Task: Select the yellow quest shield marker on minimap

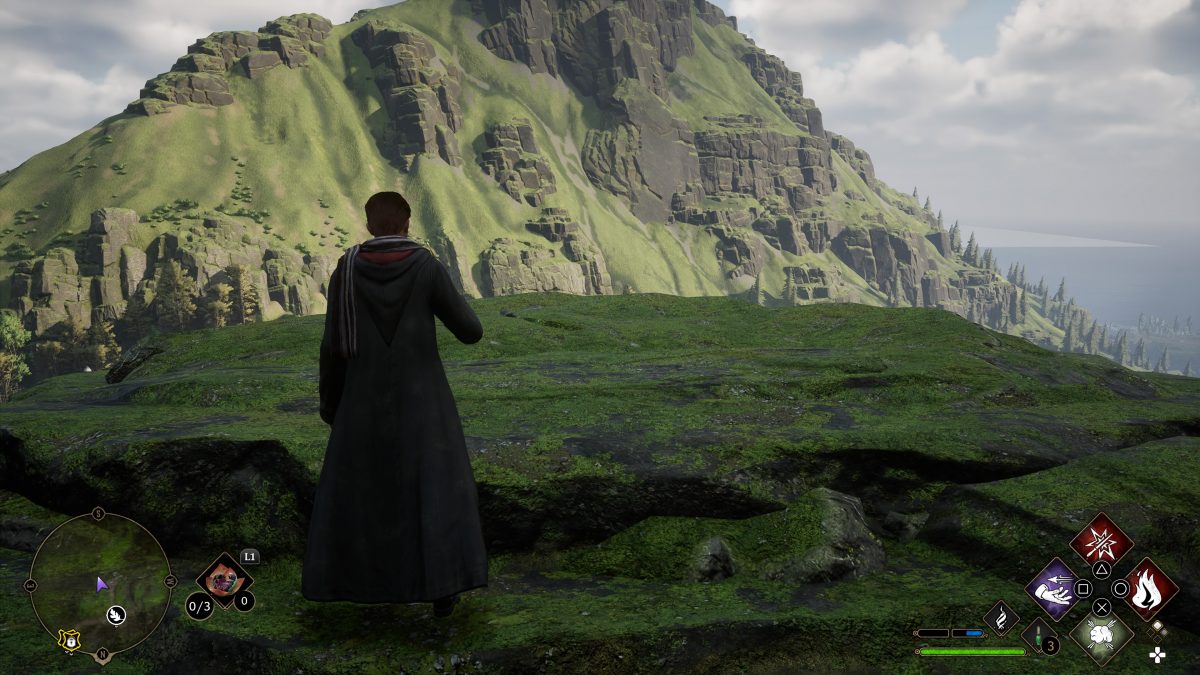Action: click(69, 640)
